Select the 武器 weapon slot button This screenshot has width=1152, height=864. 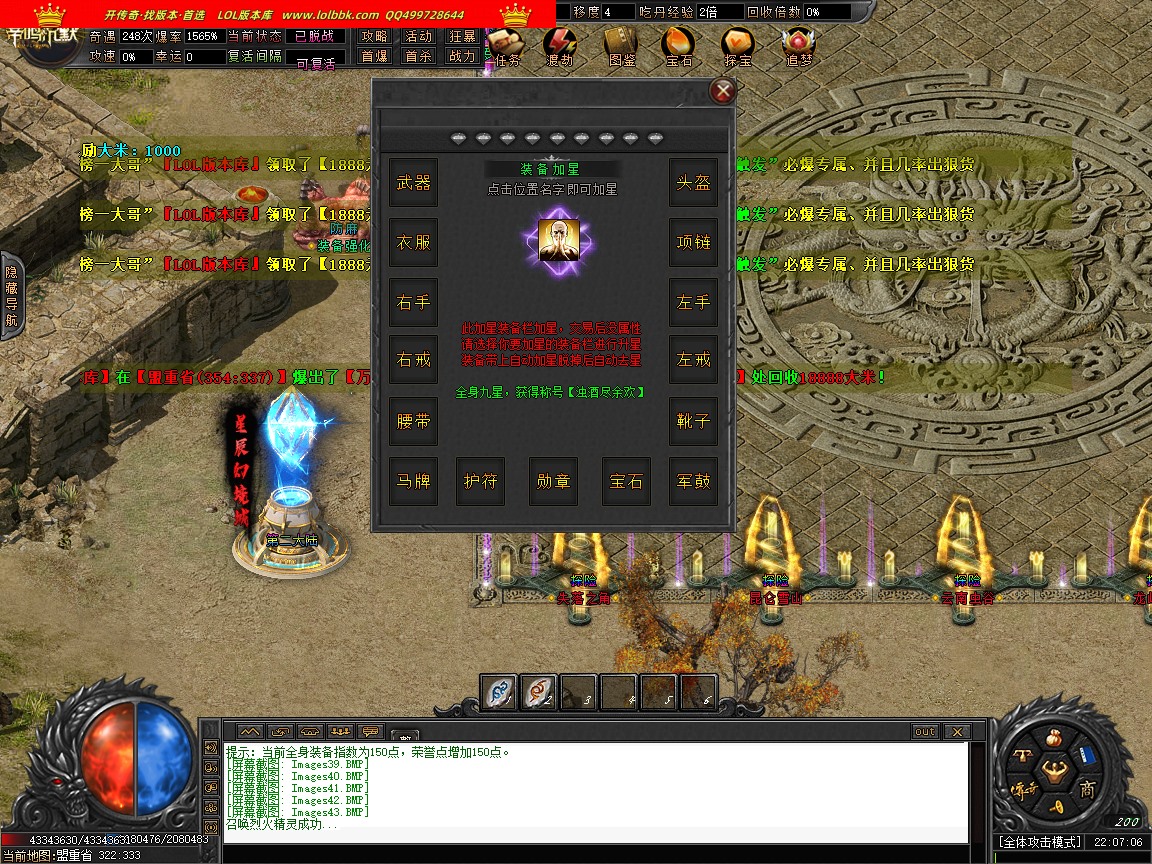coord(413,182)
